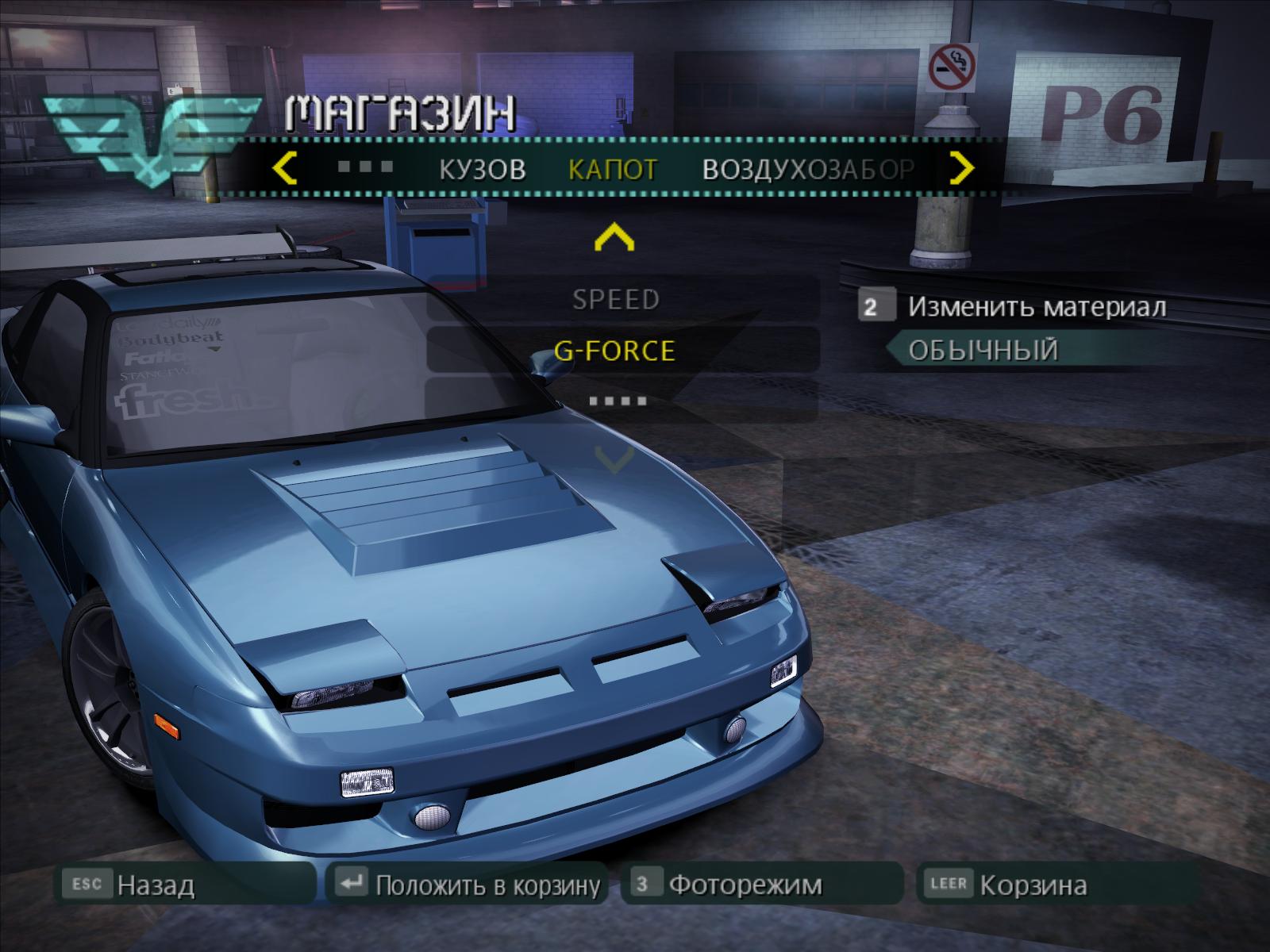The height and width of the screenshot is (952, 1270).
Task: Select the КАПОТ category tab
Action: pyautogui.click(x=613, y=169)
